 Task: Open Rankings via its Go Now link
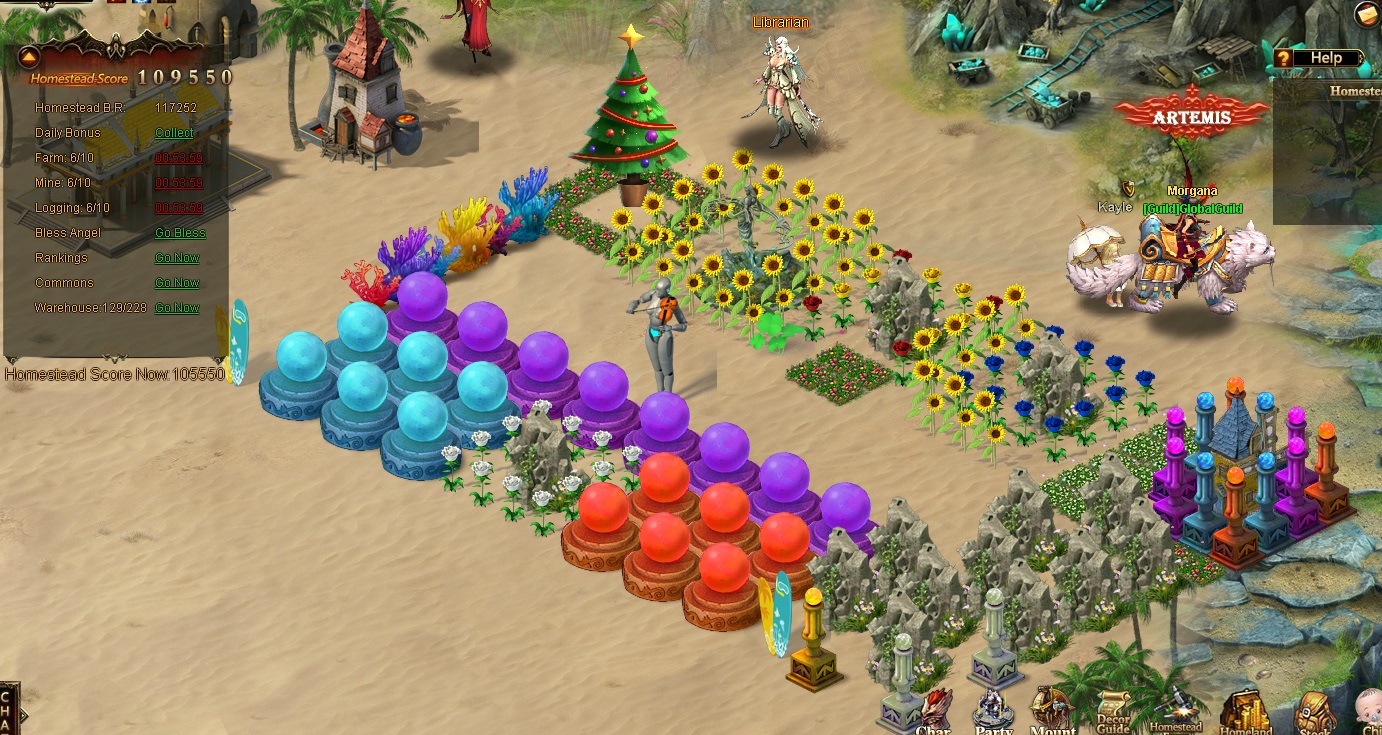pyautogui.click(x=177, y=258)
